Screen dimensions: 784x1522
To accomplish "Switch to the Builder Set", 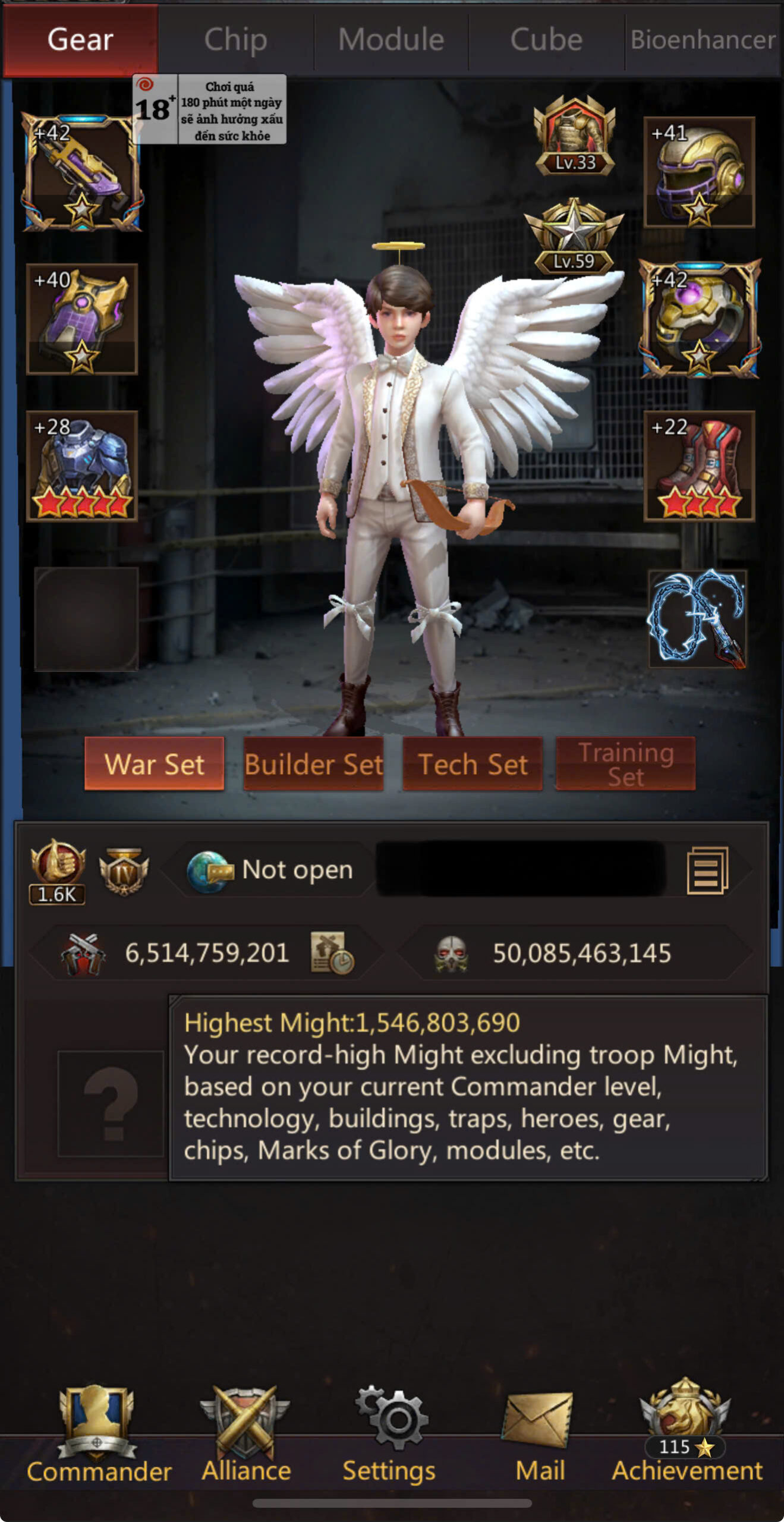I will pos(313,764).
